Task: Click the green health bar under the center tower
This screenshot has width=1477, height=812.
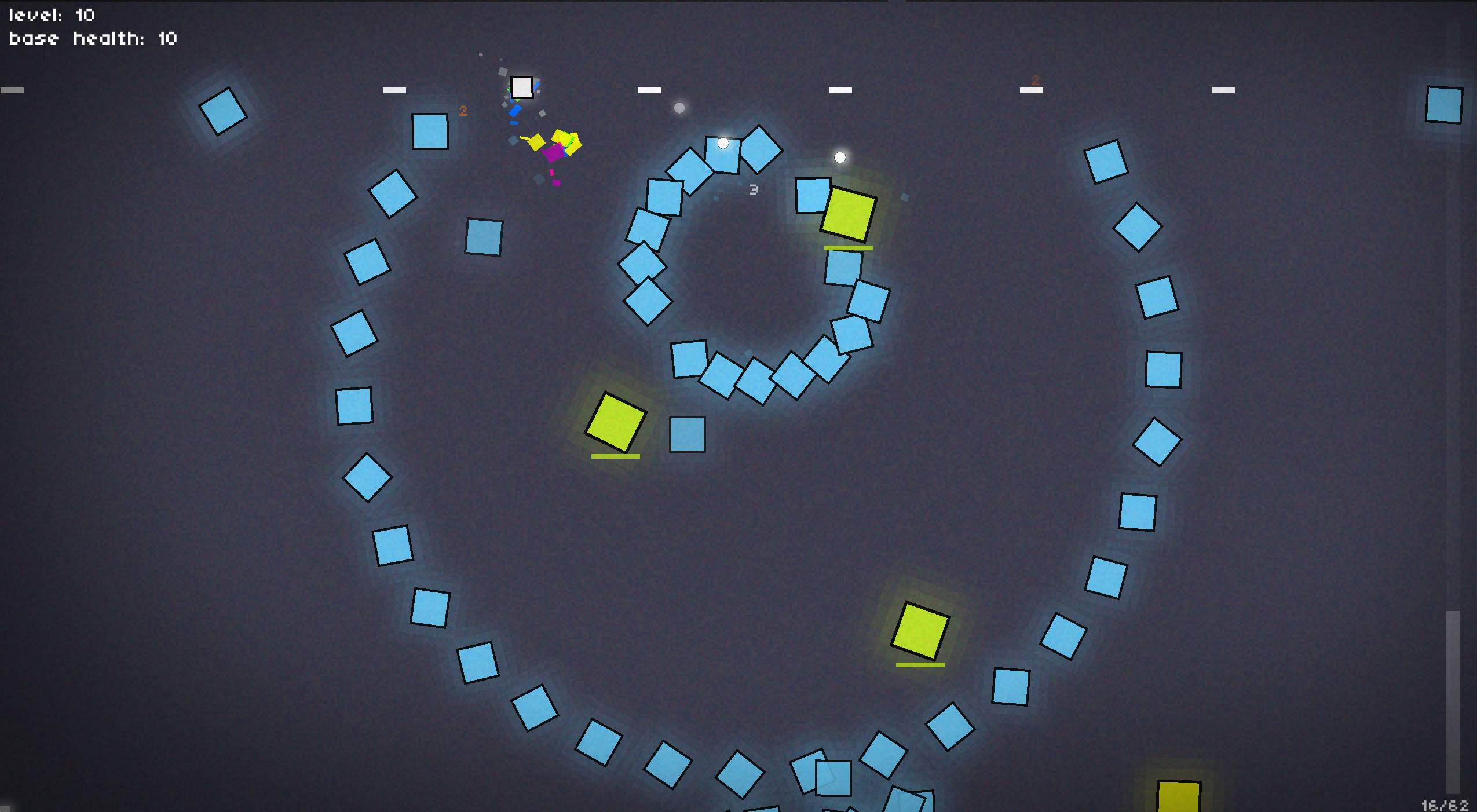Action: coord(615,458)
